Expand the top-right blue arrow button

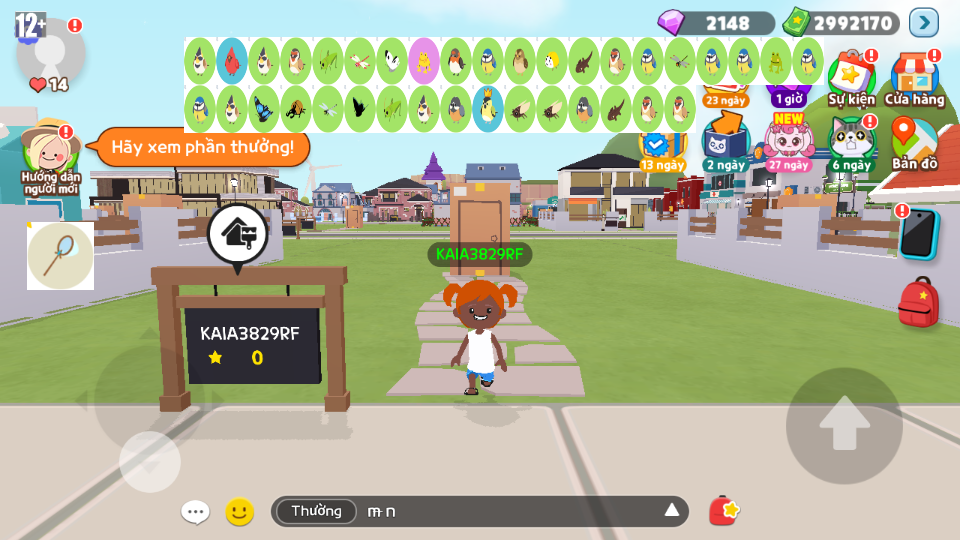(x=923, y=22)
